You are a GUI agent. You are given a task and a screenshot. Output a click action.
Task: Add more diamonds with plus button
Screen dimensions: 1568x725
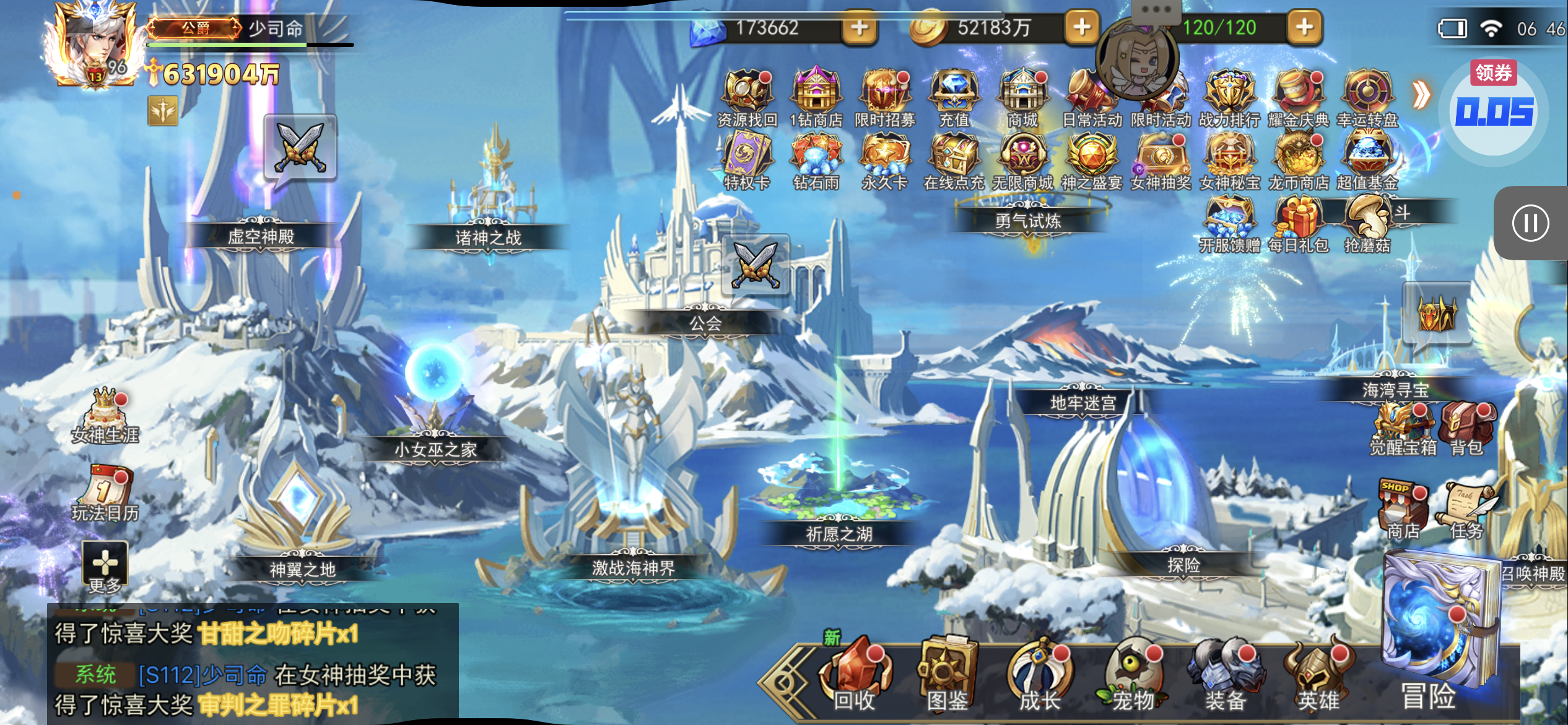coord(860,28)
